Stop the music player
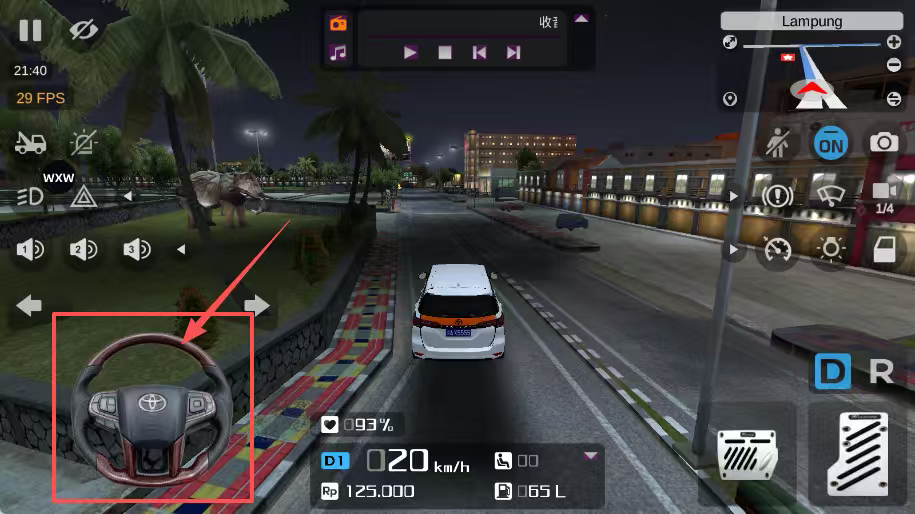The height and width of the screenshot is (514, 915). point(445,53)
